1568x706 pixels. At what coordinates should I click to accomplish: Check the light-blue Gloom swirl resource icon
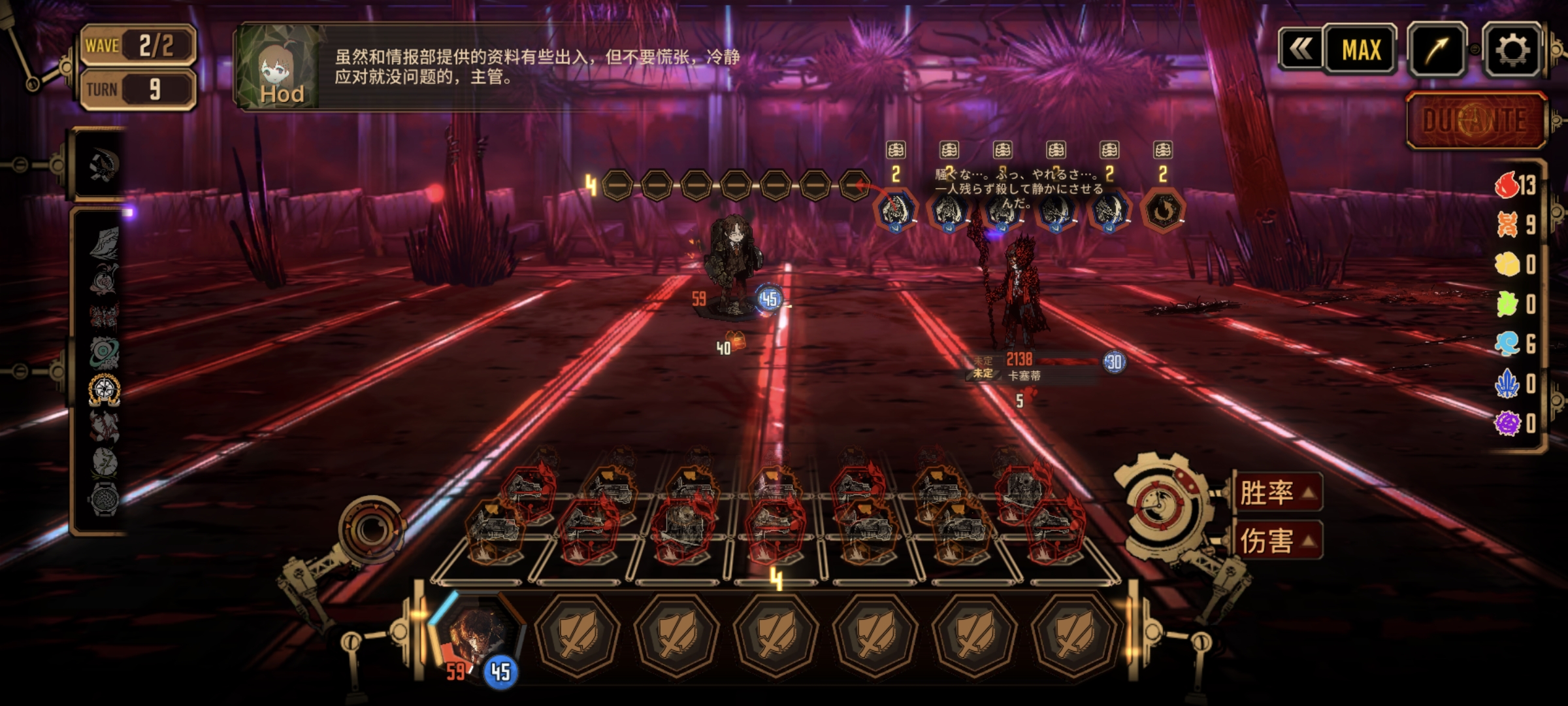(x=1507, y=344)
